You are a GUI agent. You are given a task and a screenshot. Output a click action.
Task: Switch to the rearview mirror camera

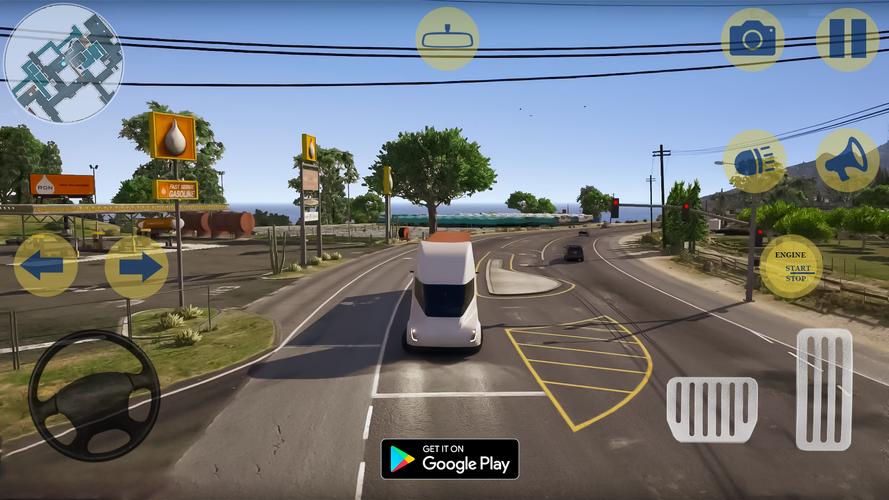pyautogui.click(x=447, y=39)
